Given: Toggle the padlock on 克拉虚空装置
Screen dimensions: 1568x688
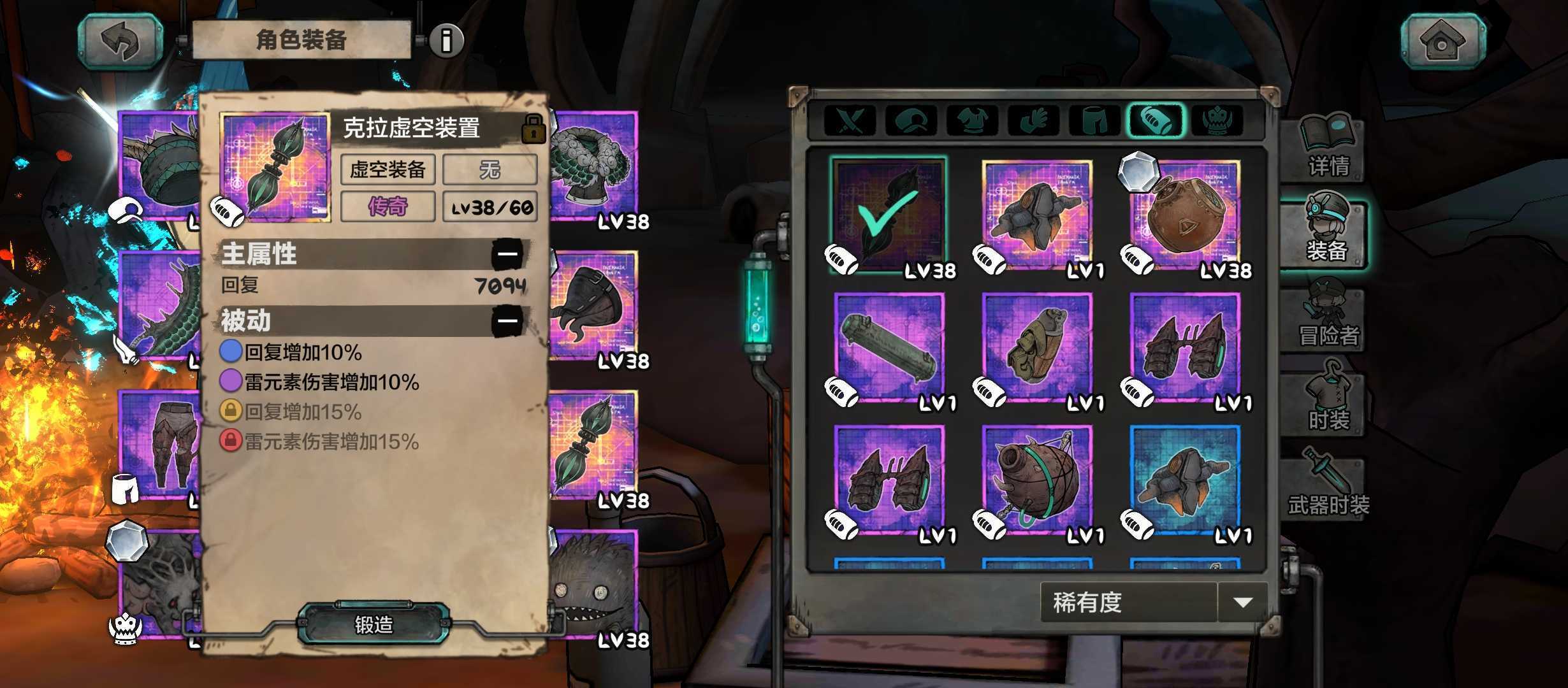Looking at the screenshot, I should (533, 129).
